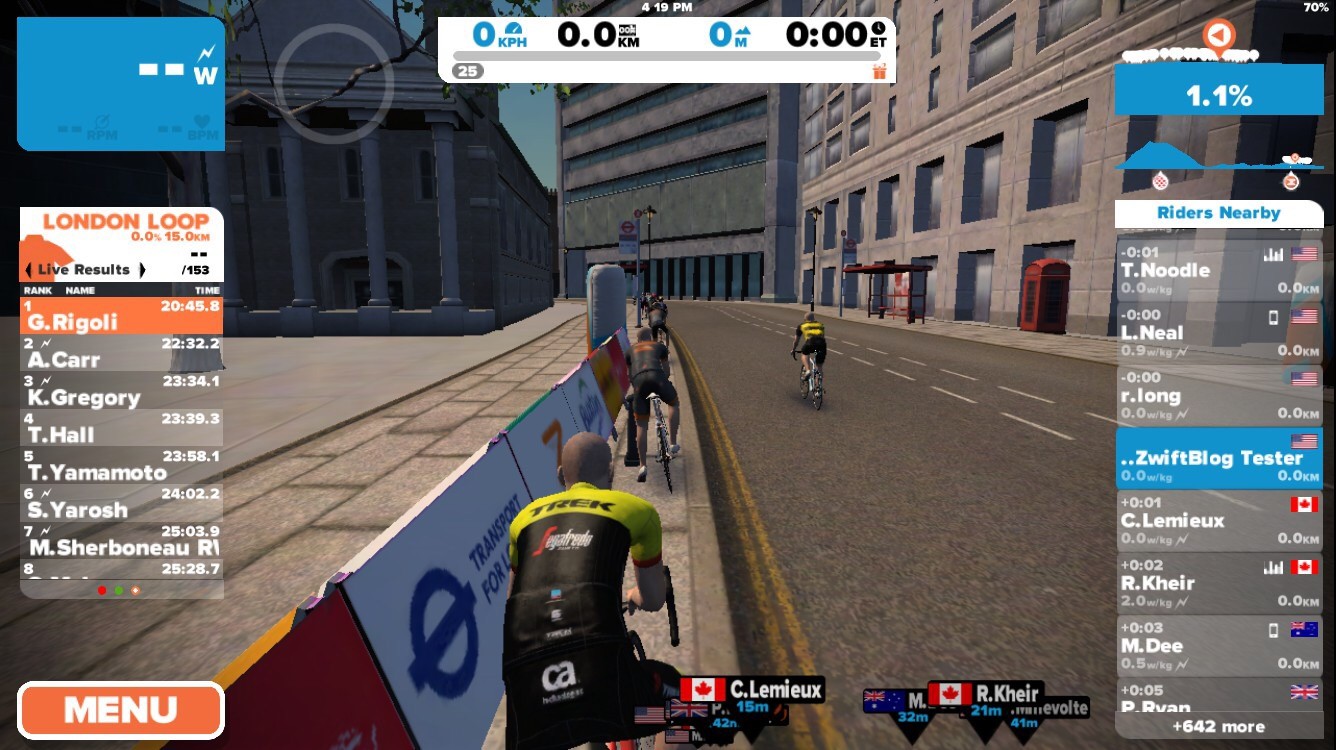Select the ZwiftBlog Tester rider row
Image resolution: width=1336 pixels, height=750 pixels.
(1218, 458)
